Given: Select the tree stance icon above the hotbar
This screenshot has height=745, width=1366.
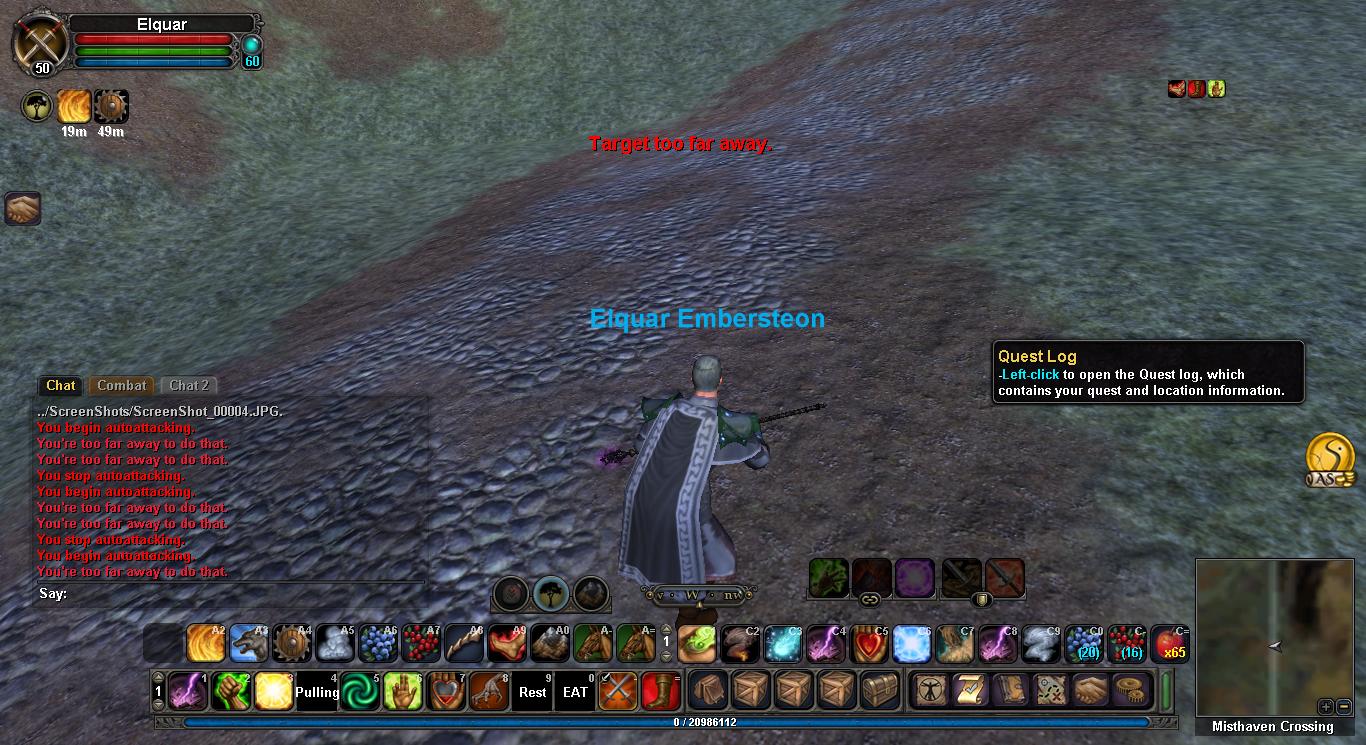Looking at the screenshot, I should tap(550, 593).
